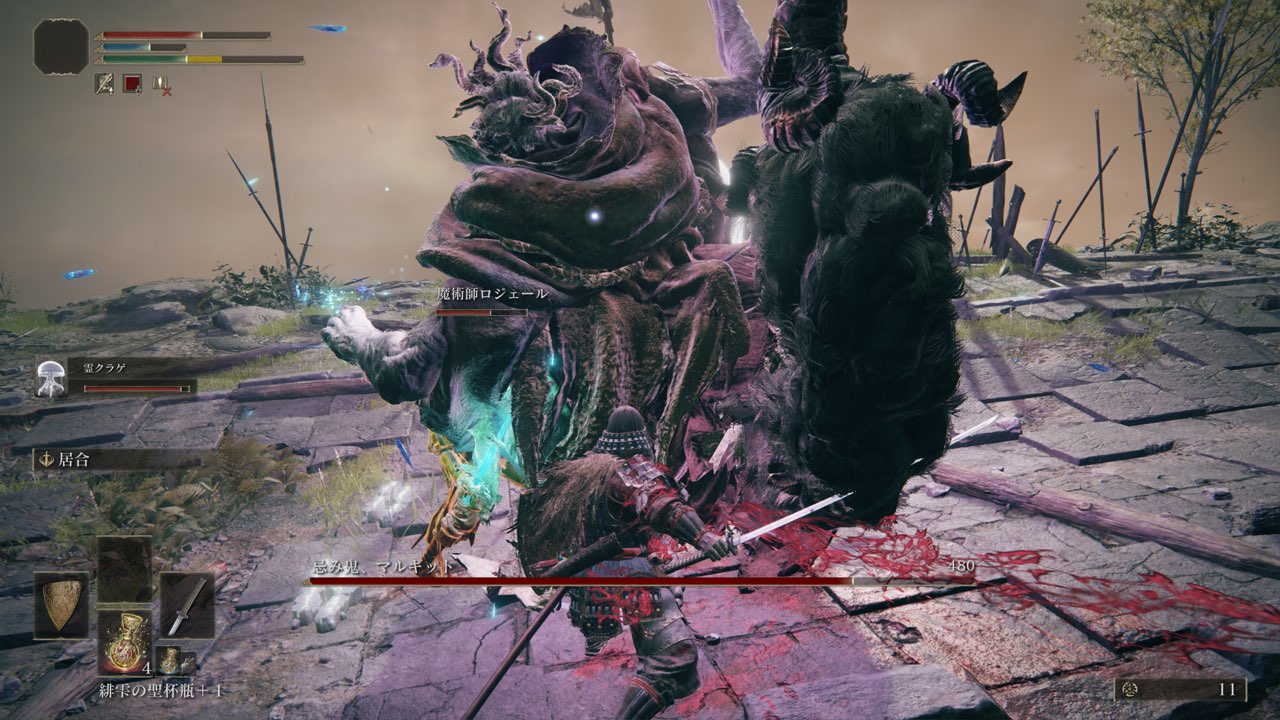This screenshot has height=720, width=1280.
Task: Click the red square debuff status icon
Action: click(x=132, y=84)
